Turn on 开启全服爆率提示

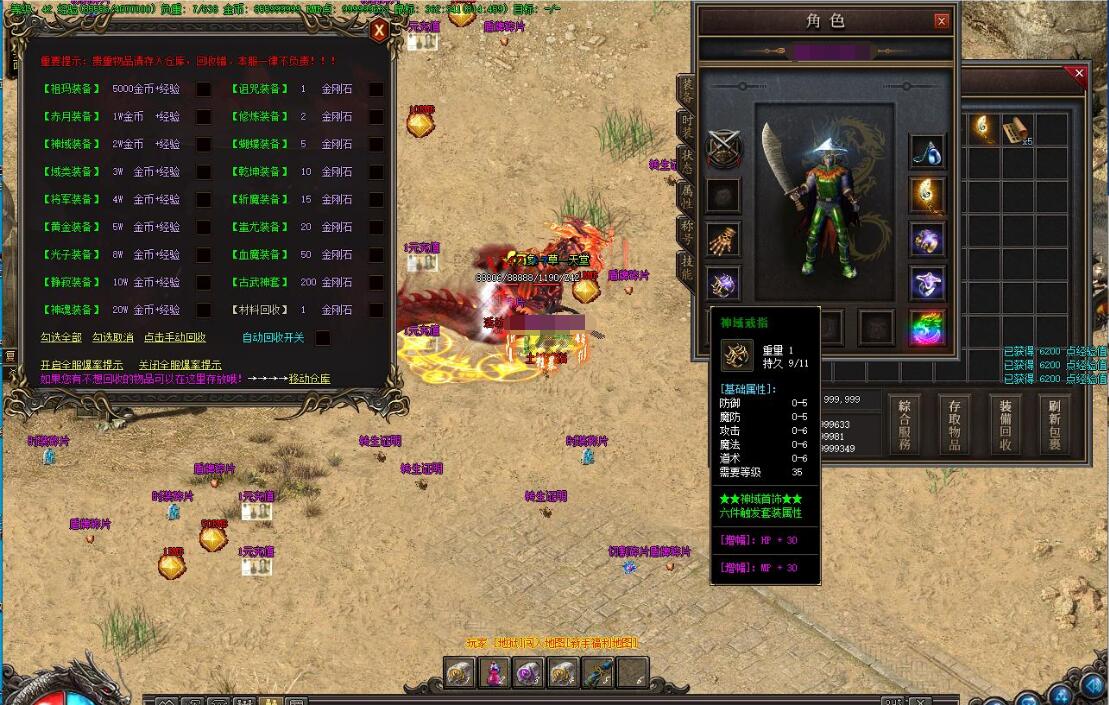pos(82,365)
